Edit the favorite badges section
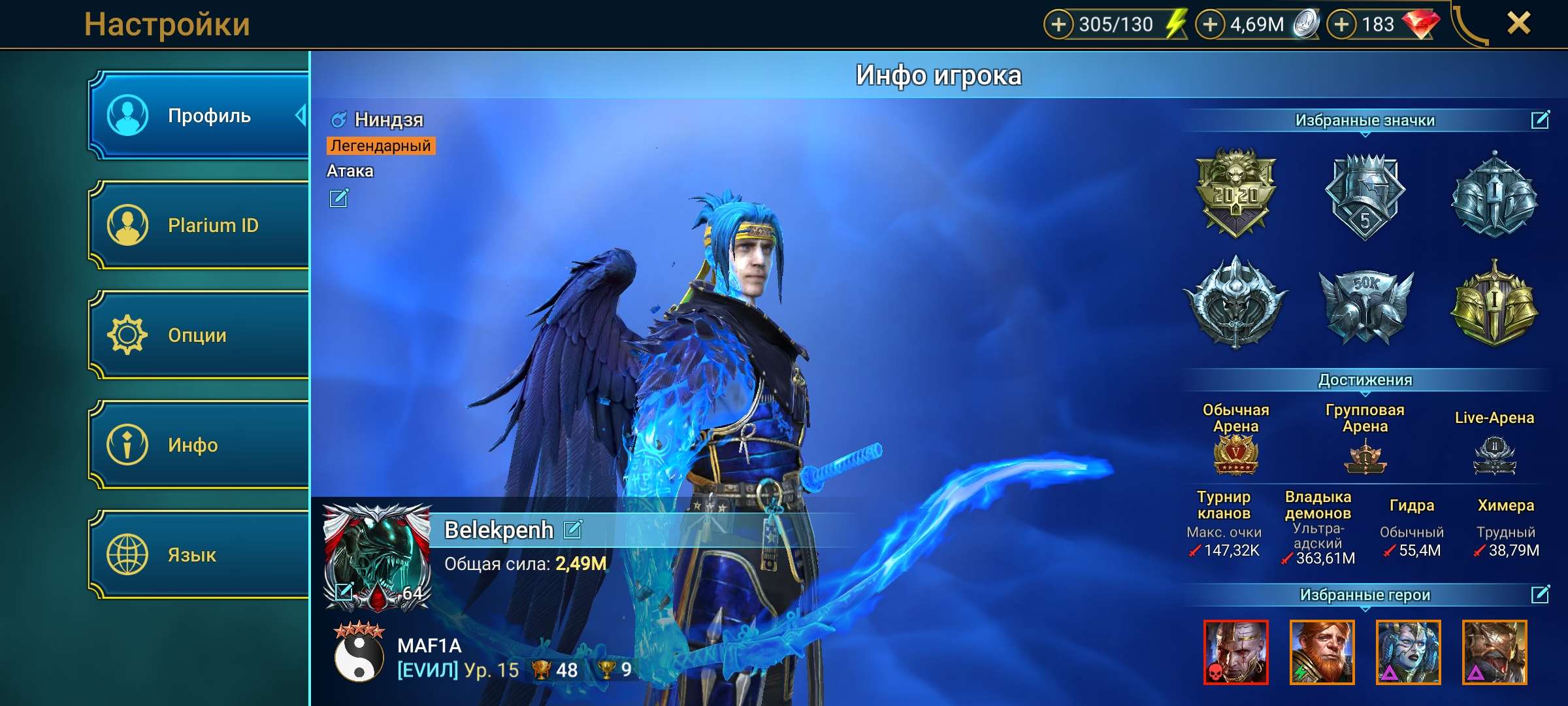Screen dimensions: 1568x706 coord(1540,120)
